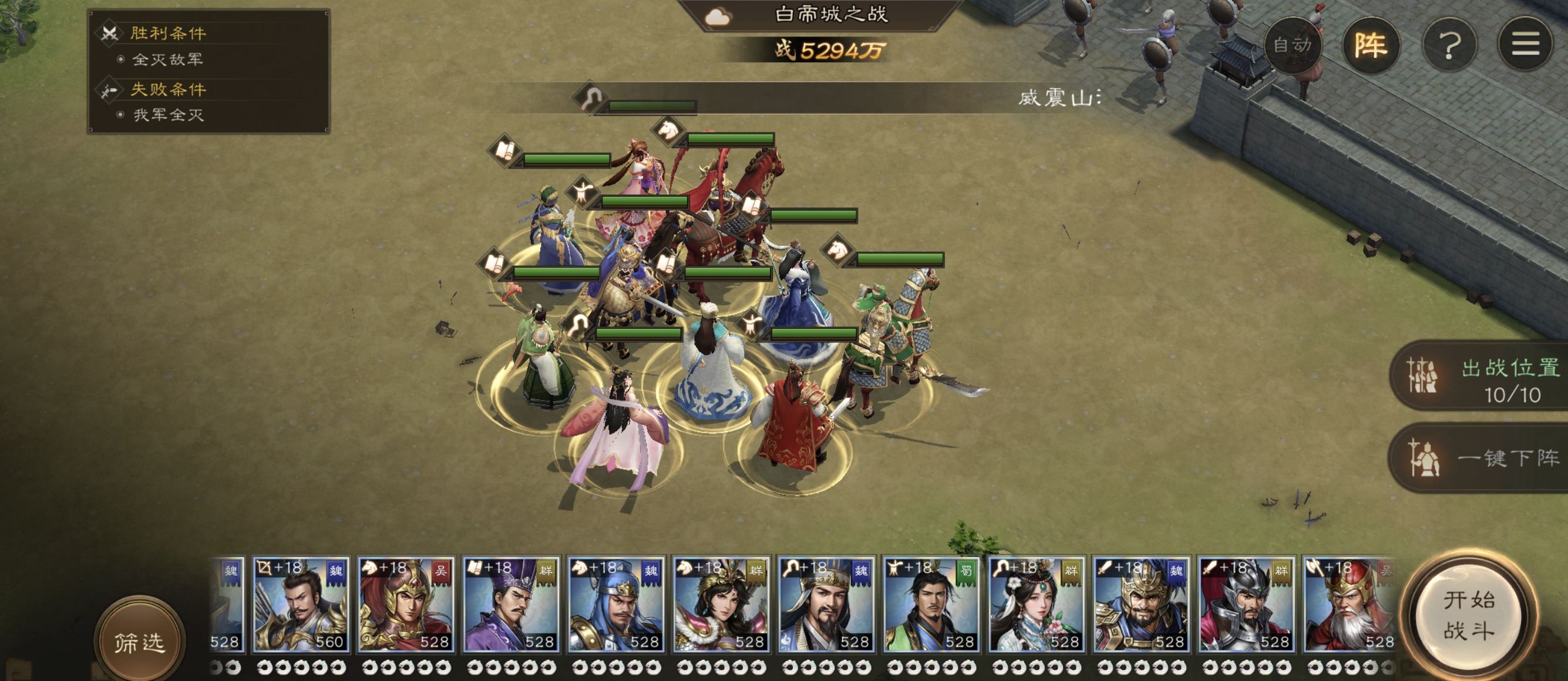Open the 阵 formation menu
1568x681 pixels.
[x=1370, y=45]
